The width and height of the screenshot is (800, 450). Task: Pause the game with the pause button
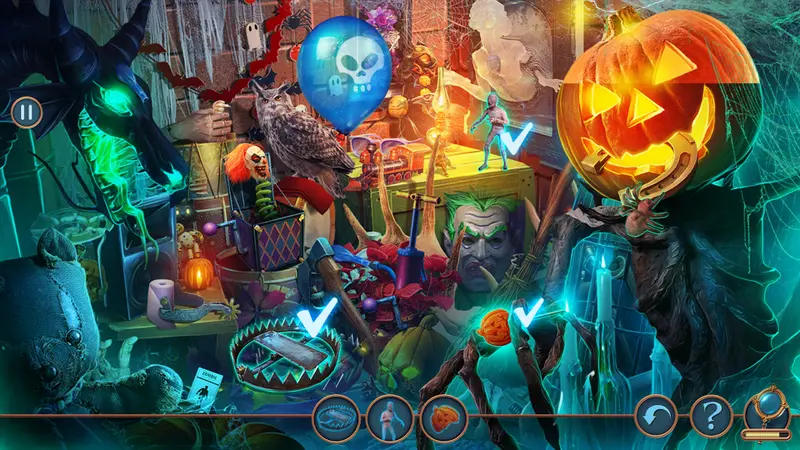point(27,111)
